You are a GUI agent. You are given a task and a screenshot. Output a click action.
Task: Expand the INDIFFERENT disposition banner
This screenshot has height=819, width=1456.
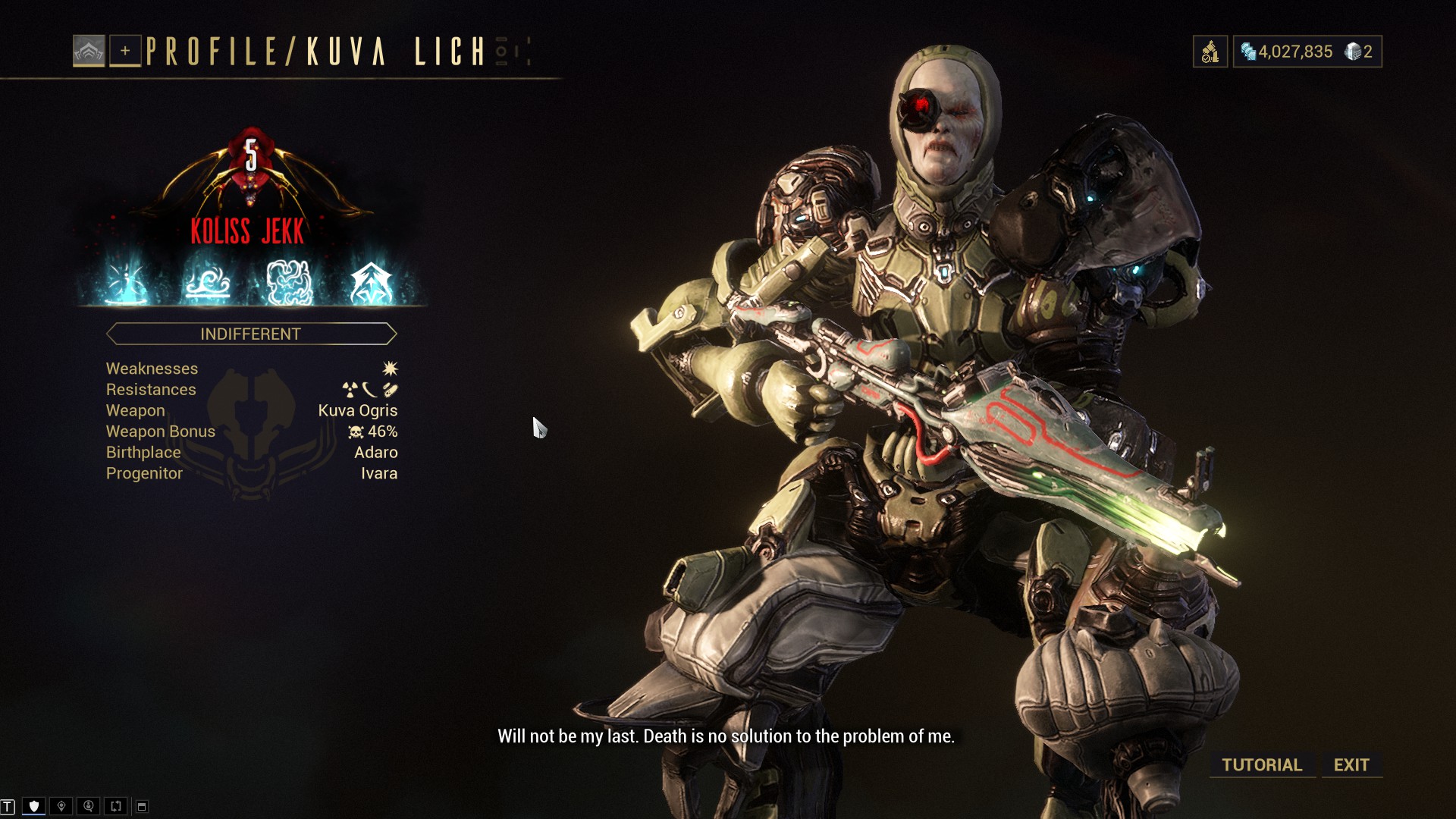[x=251, y=334]
